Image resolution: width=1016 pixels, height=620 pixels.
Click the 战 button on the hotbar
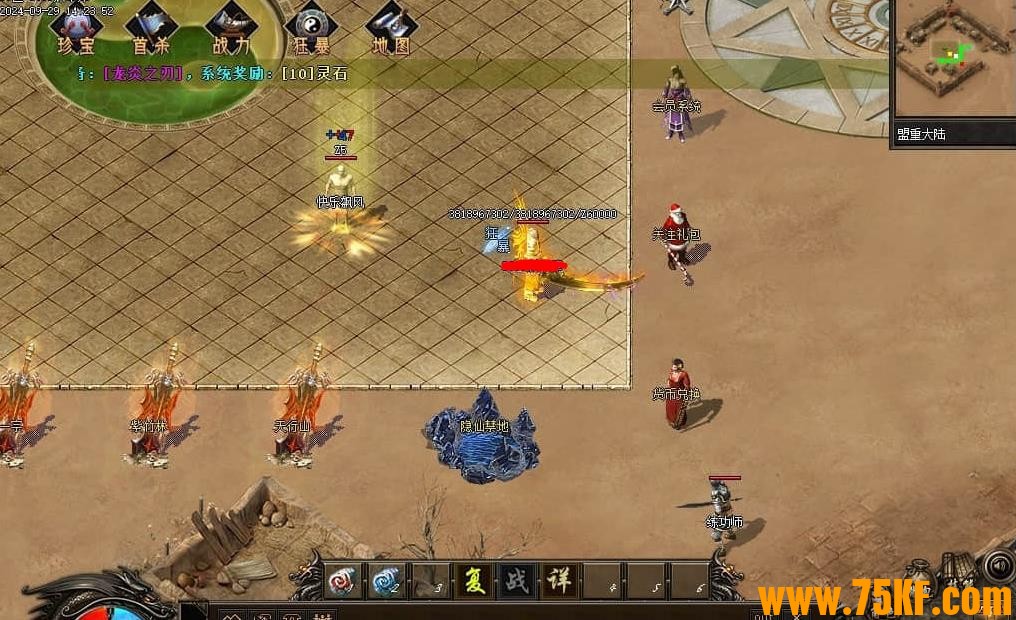click(x=517, y=581)
